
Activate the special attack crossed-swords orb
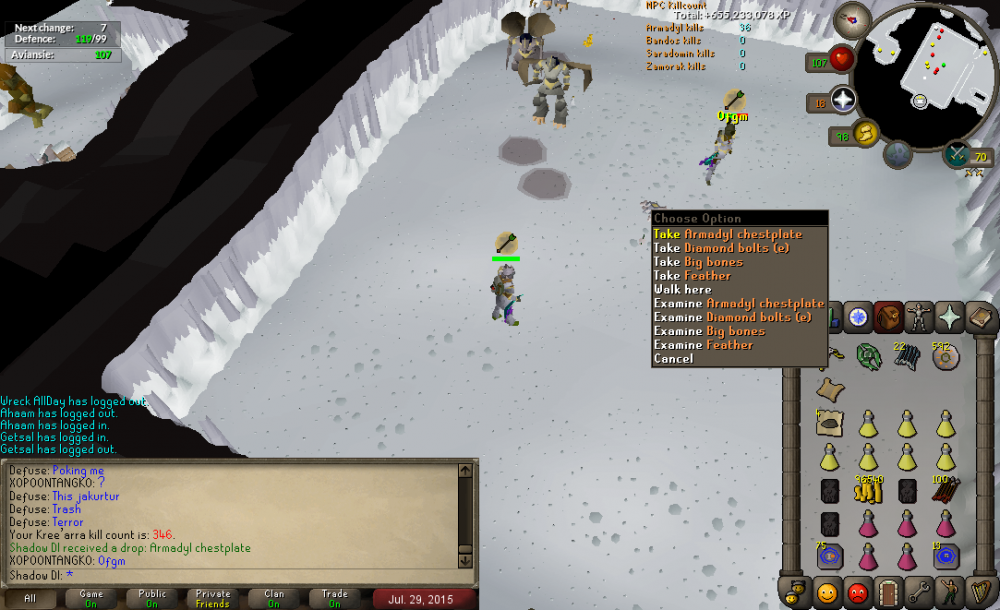958,155
